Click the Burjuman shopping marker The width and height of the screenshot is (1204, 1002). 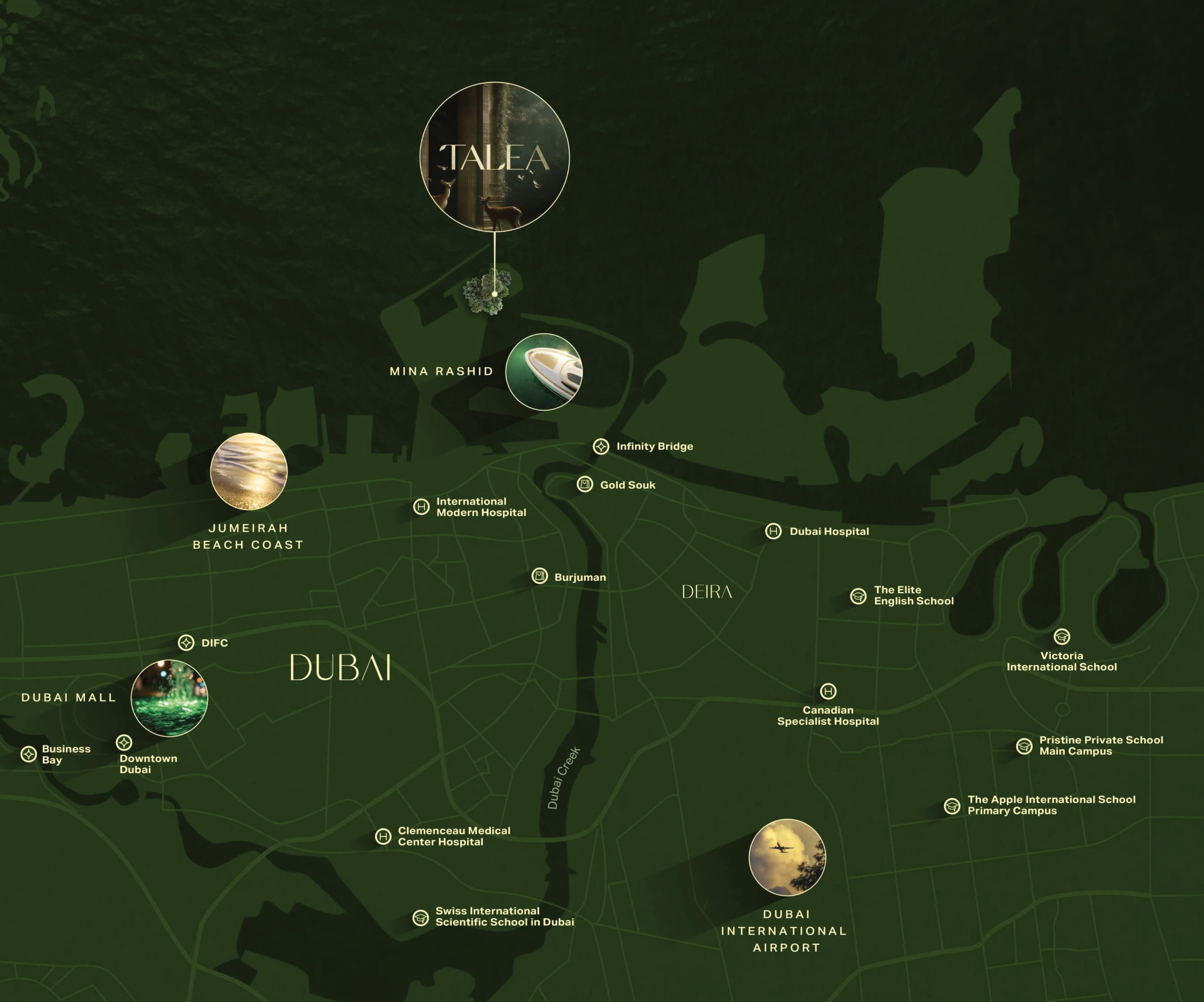click(540, 575)
